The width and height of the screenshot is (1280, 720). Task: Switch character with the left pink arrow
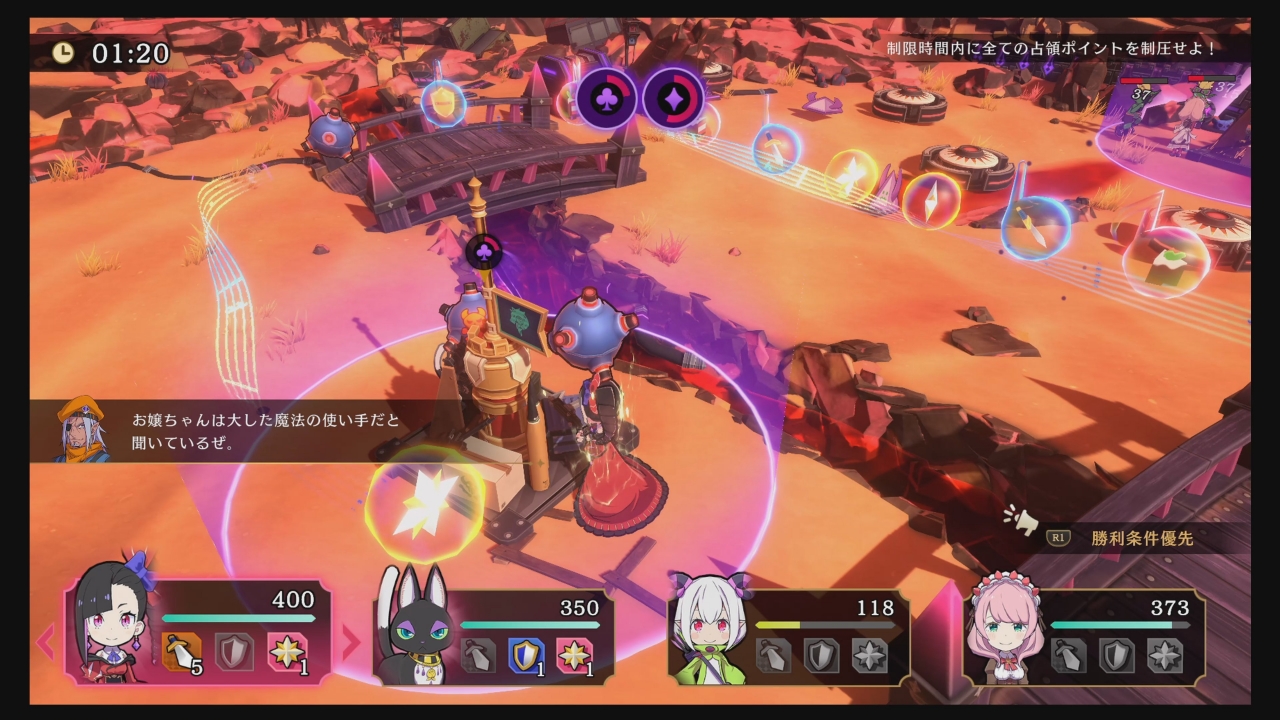(45, 642)
